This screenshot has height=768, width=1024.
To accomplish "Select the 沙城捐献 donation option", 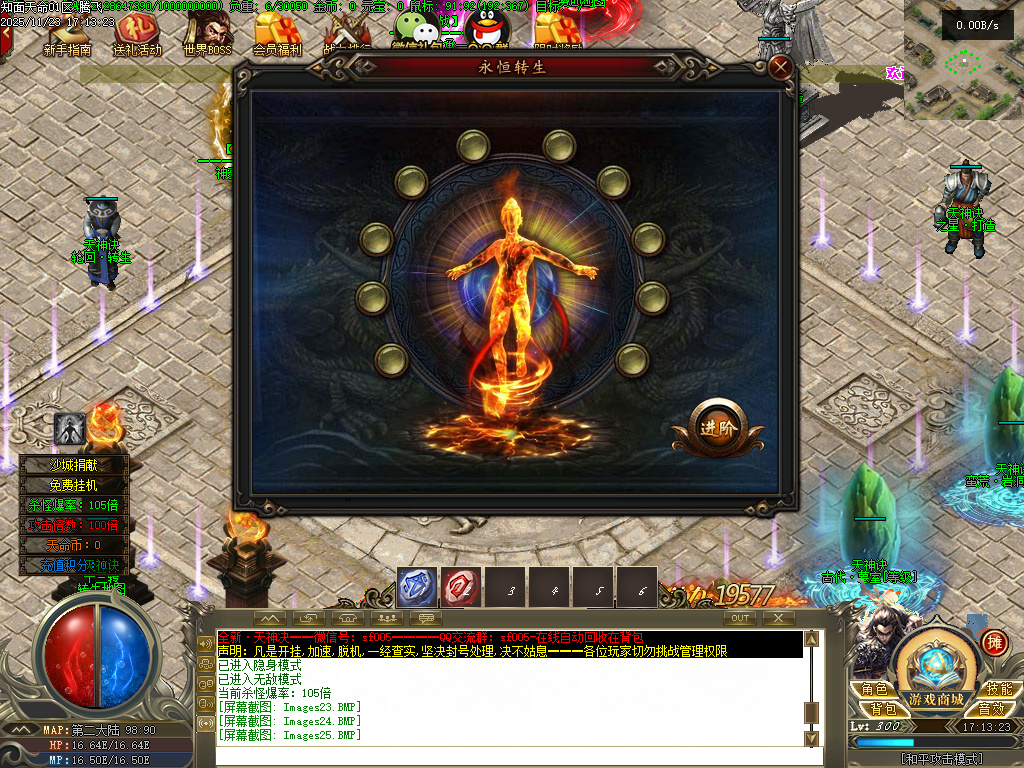I will 75,465.
